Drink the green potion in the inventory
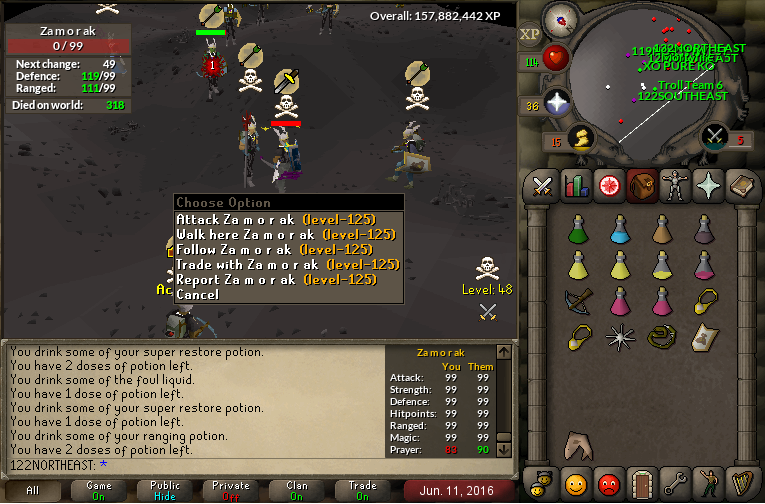This screenshot has width=765, height=504. [577, 230]
